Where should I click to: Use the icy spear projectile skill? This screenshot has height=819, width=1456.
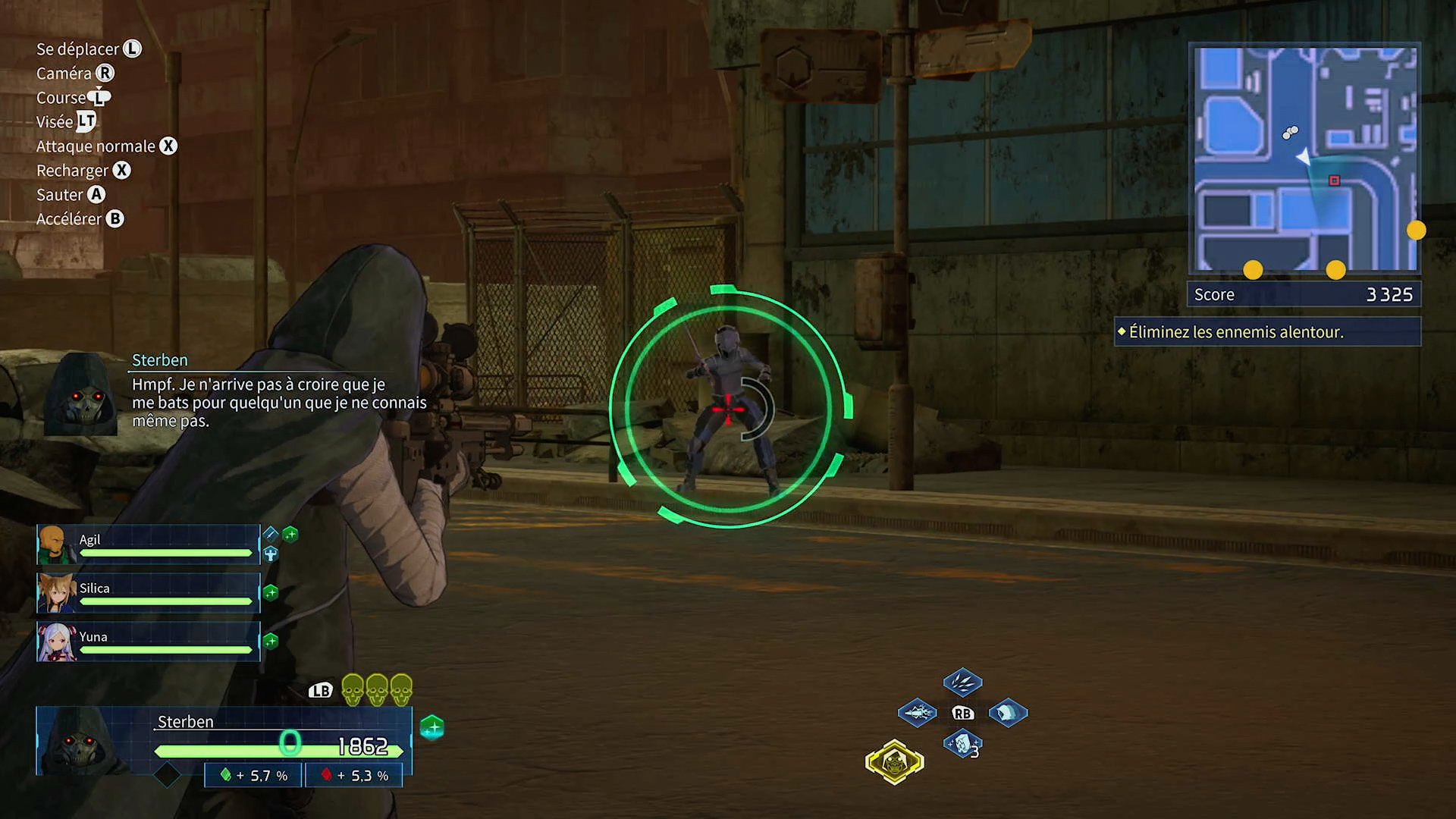click(x=917, y=713)
